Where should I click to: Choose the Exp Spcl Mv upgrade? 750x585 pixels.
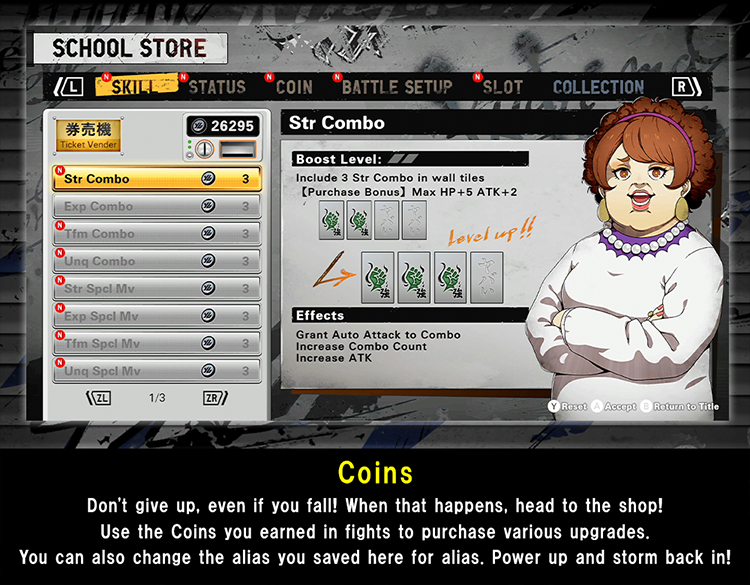pos(157,316)
